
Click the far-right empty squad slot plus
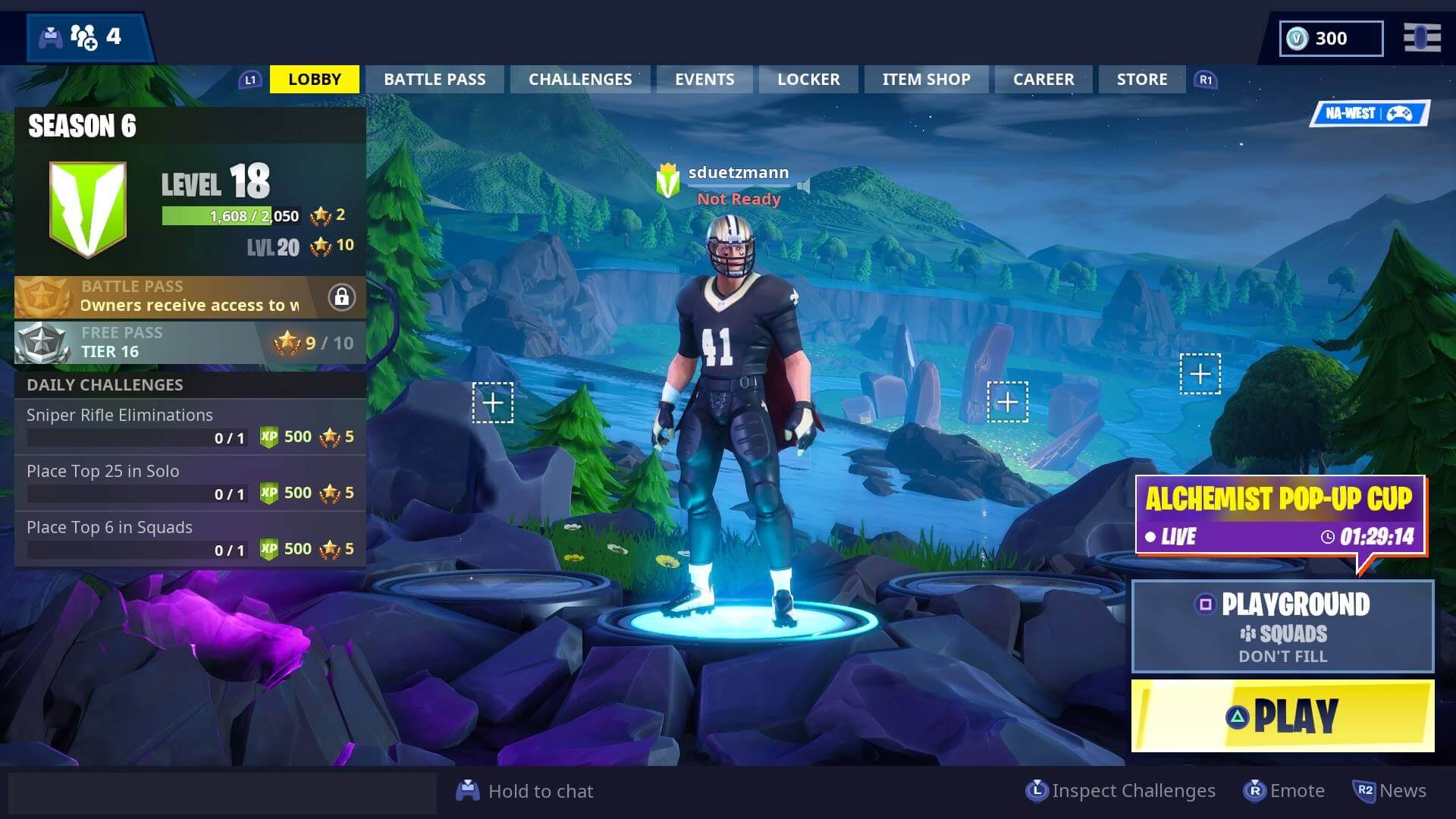tap(1200, 374)
